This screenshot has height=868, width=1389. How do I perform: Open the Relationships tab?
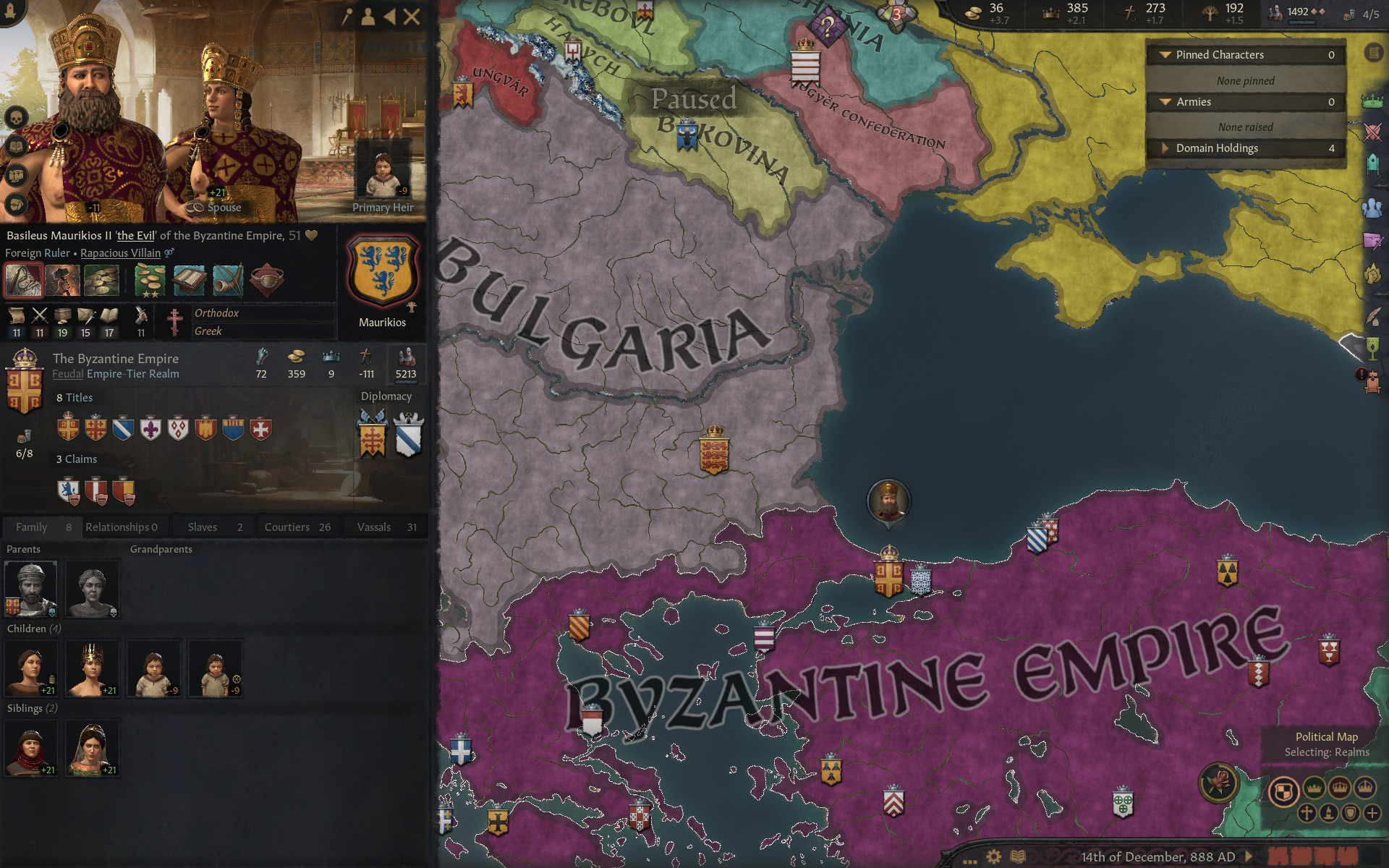click(x=122, y=527)
